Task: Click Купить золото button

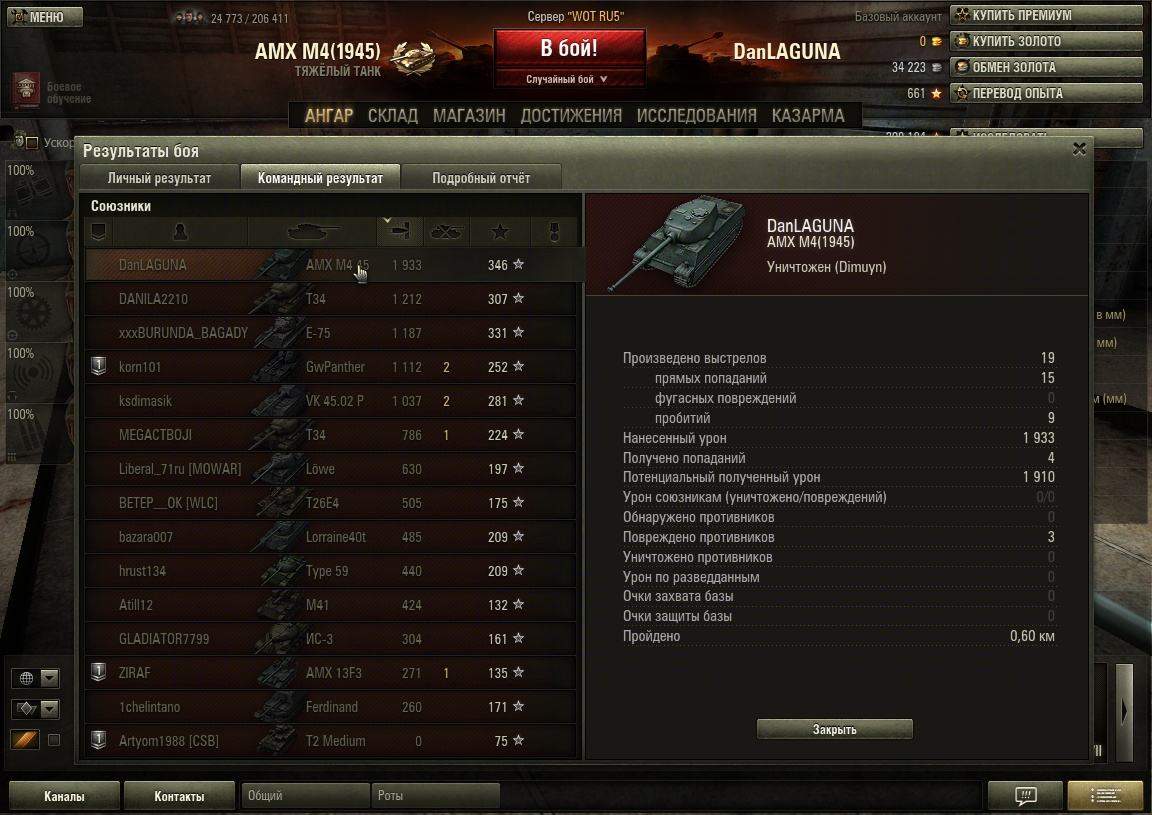Action: [1045, 42]
